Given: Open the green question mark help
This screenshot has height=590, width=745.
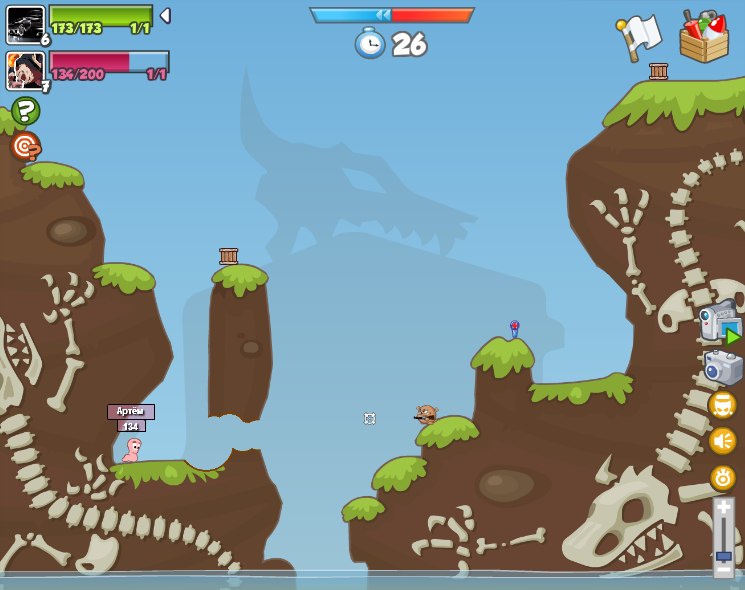Looking at the screenshot, I should [x=25, y=110].
